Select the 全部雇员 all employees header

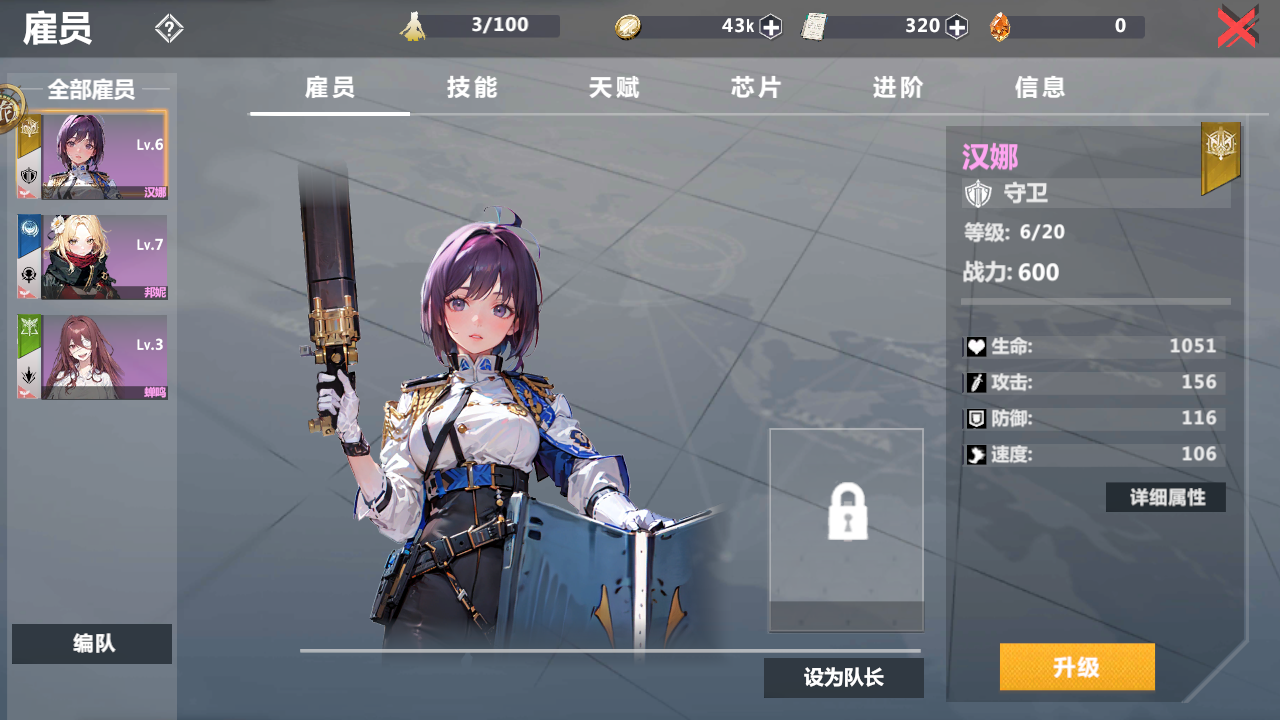[91, 90]
